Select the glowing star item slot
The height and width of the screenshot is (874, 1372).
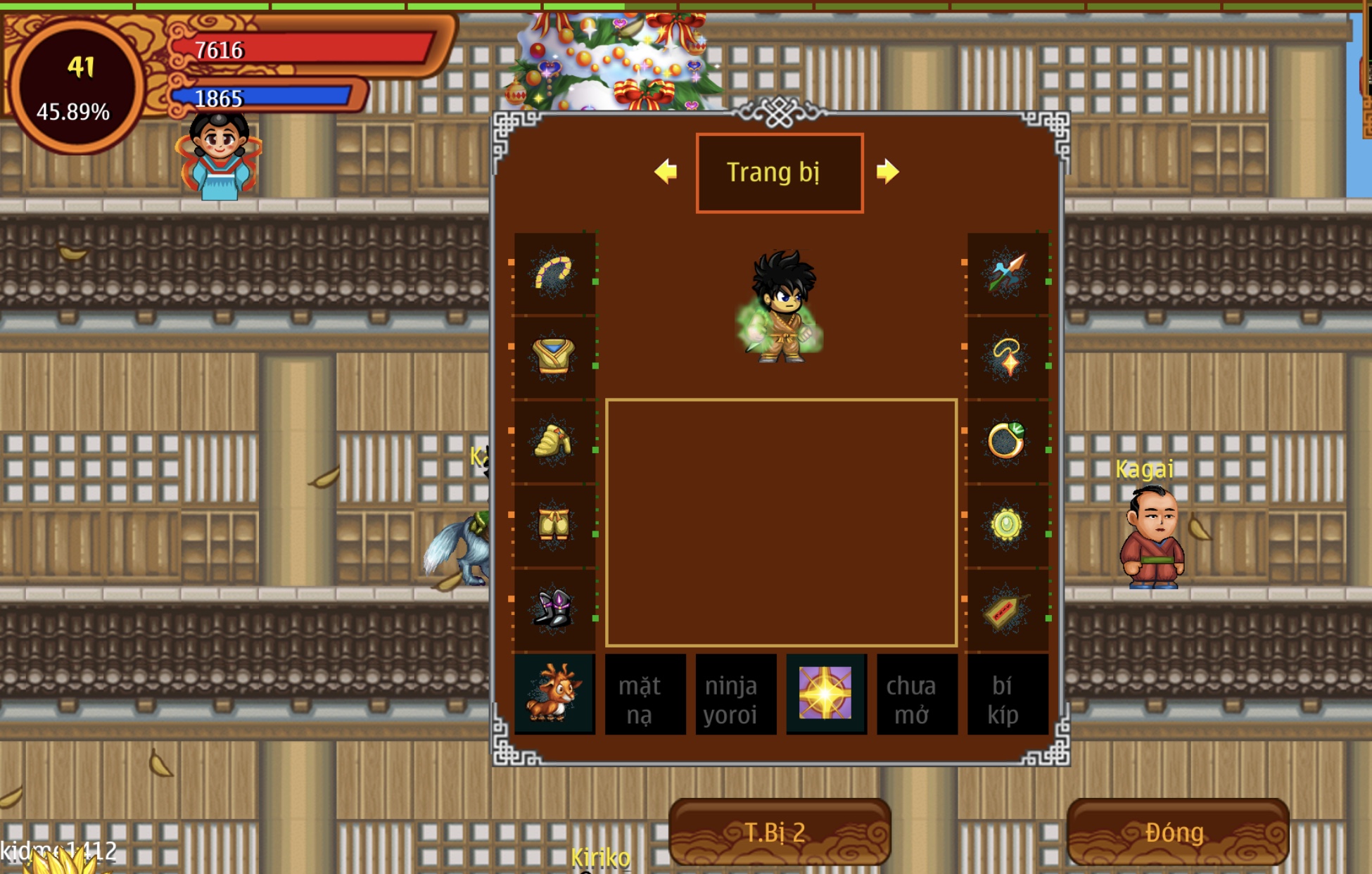click(x=826, y=695)
